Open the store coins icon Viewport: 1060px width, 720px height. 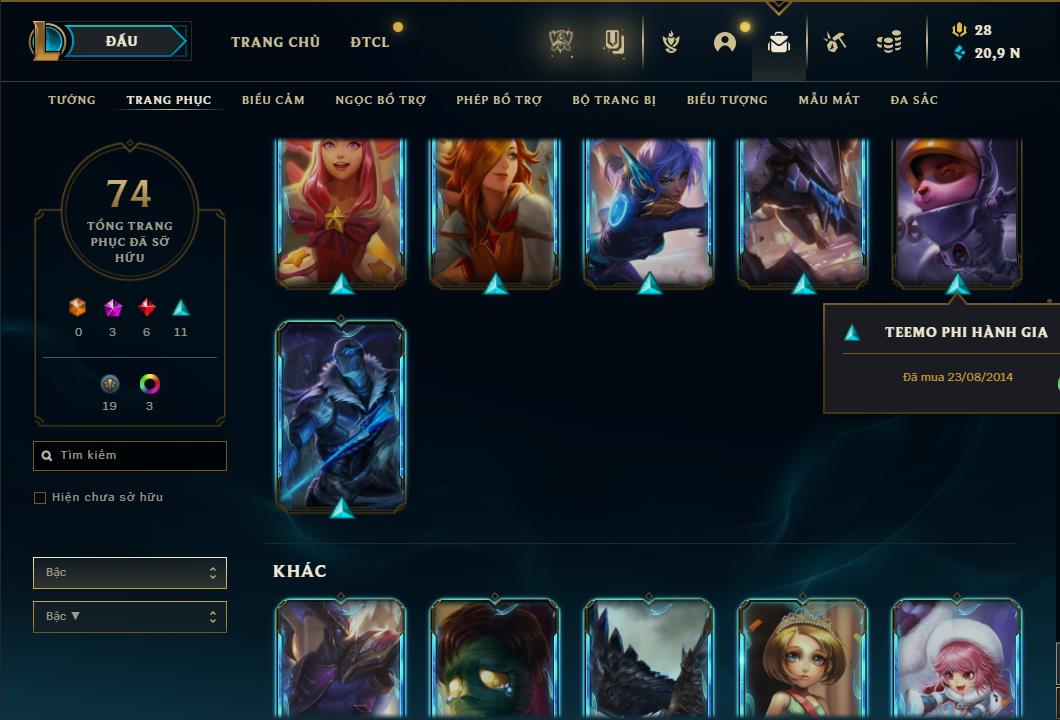tap(888, 42)
